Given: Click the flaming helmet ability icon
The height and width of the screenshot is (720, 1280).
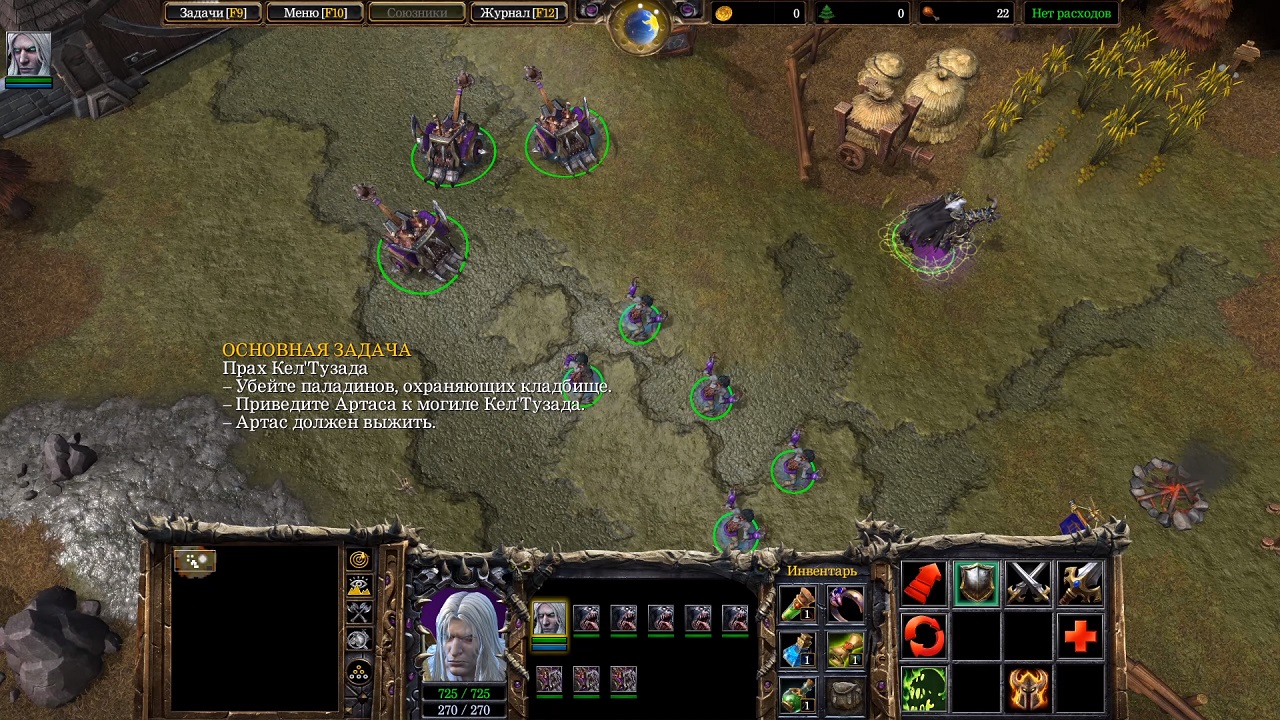Looking at the screenshot, I should tap(1028, 689).
